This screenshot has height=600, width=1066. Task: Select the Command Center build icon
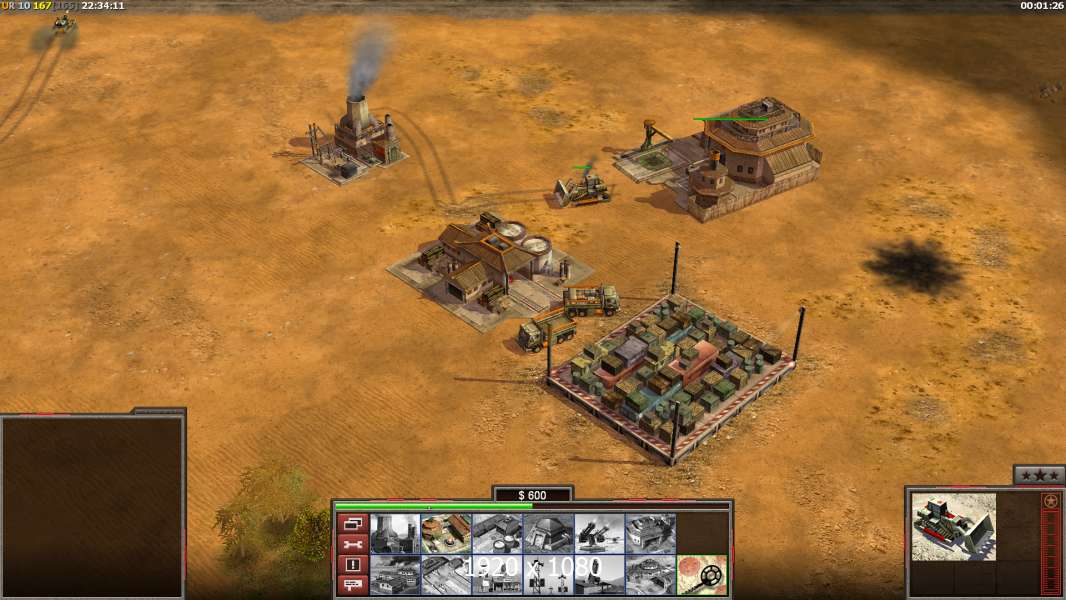pyautogui.click(x=650, y=575)
